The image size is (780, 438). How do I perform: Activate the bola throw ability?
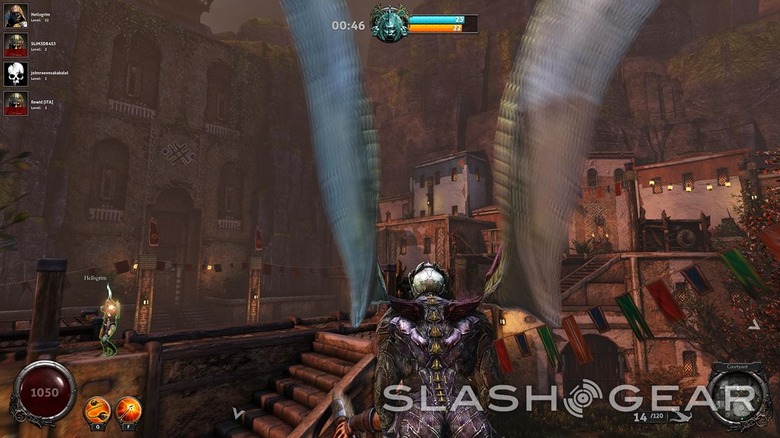(97, 409)
